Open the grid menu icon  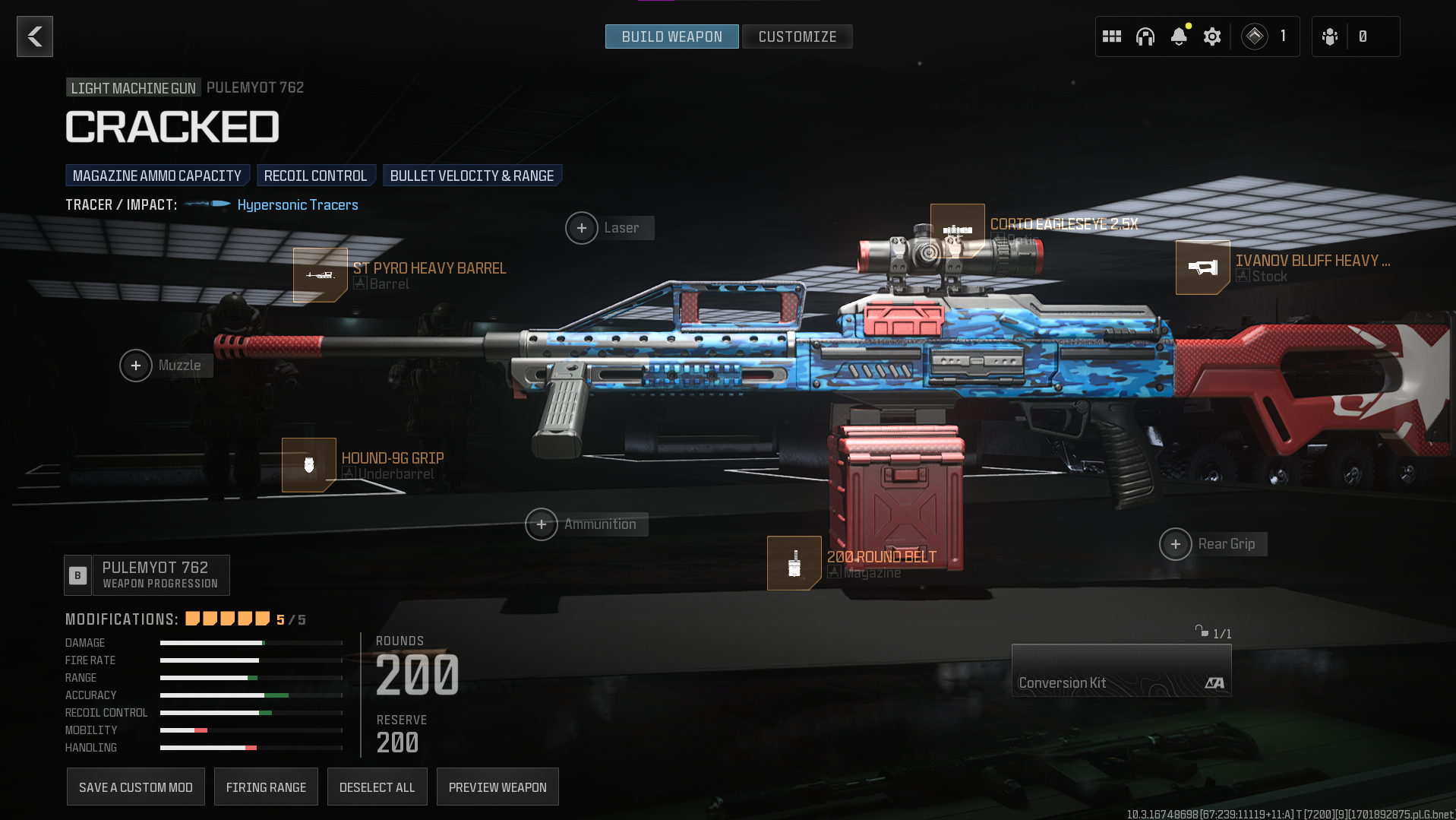pos(1112,36)
